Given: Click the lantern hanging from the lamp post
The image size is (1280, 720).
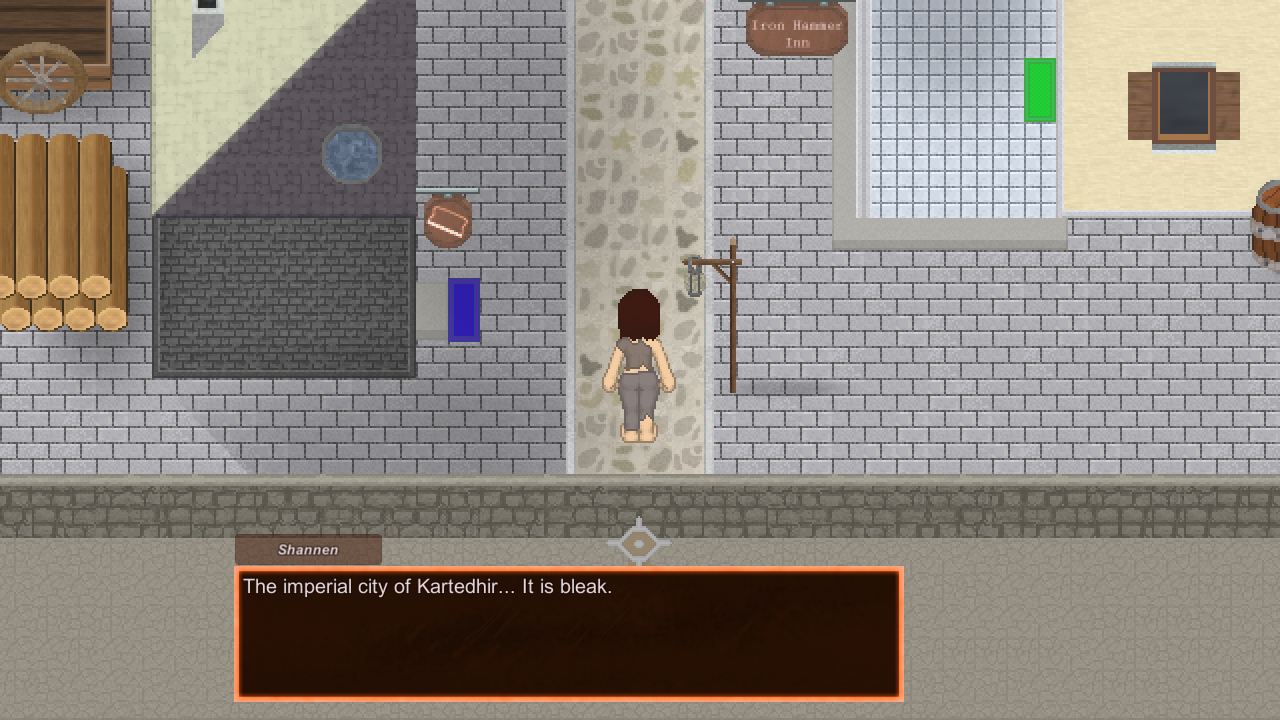Looking at the screenshot, I should pos(694,280).
